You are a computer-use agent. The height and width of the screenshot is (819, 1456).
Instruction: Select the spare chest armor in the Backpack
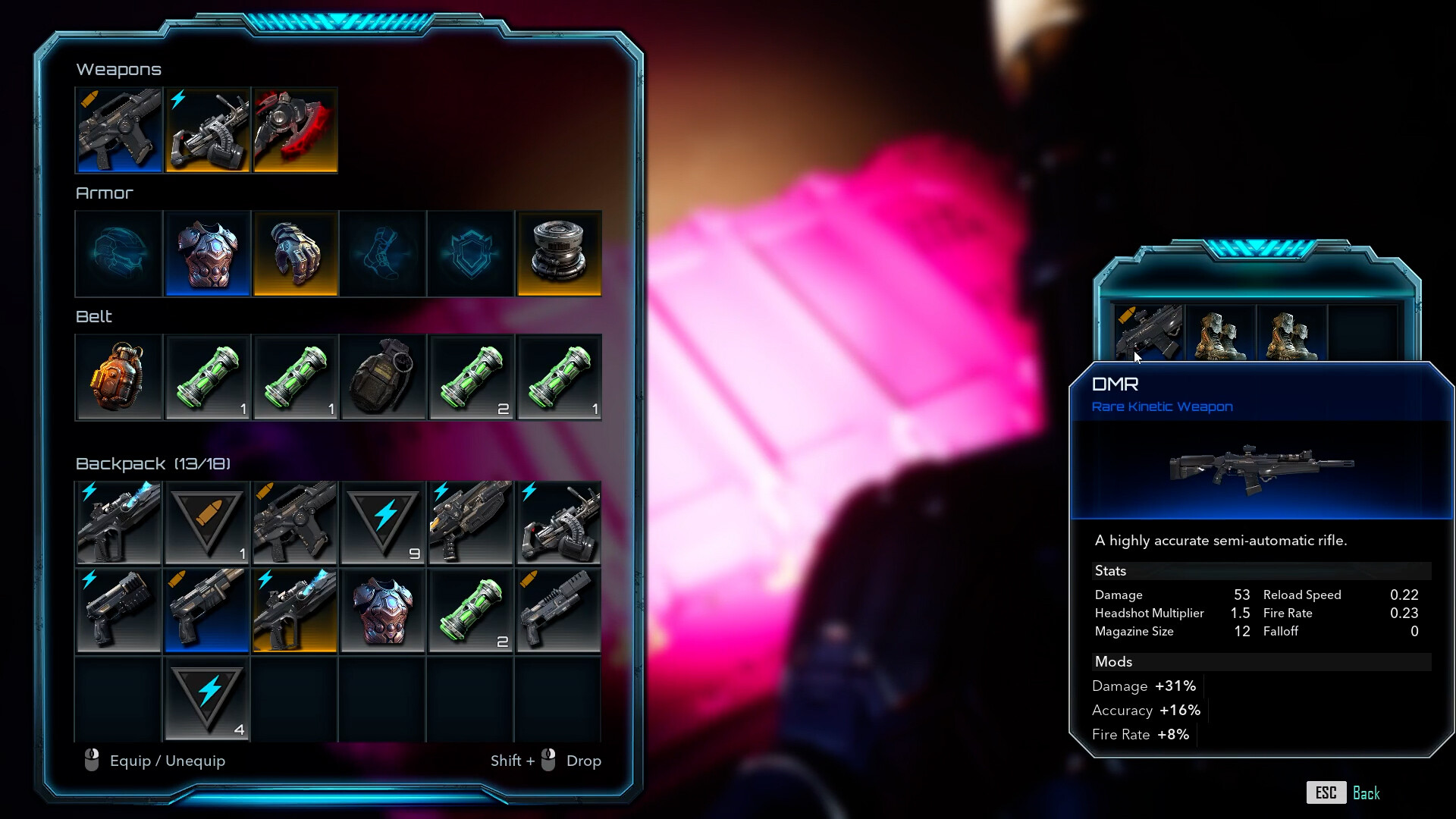383,610
